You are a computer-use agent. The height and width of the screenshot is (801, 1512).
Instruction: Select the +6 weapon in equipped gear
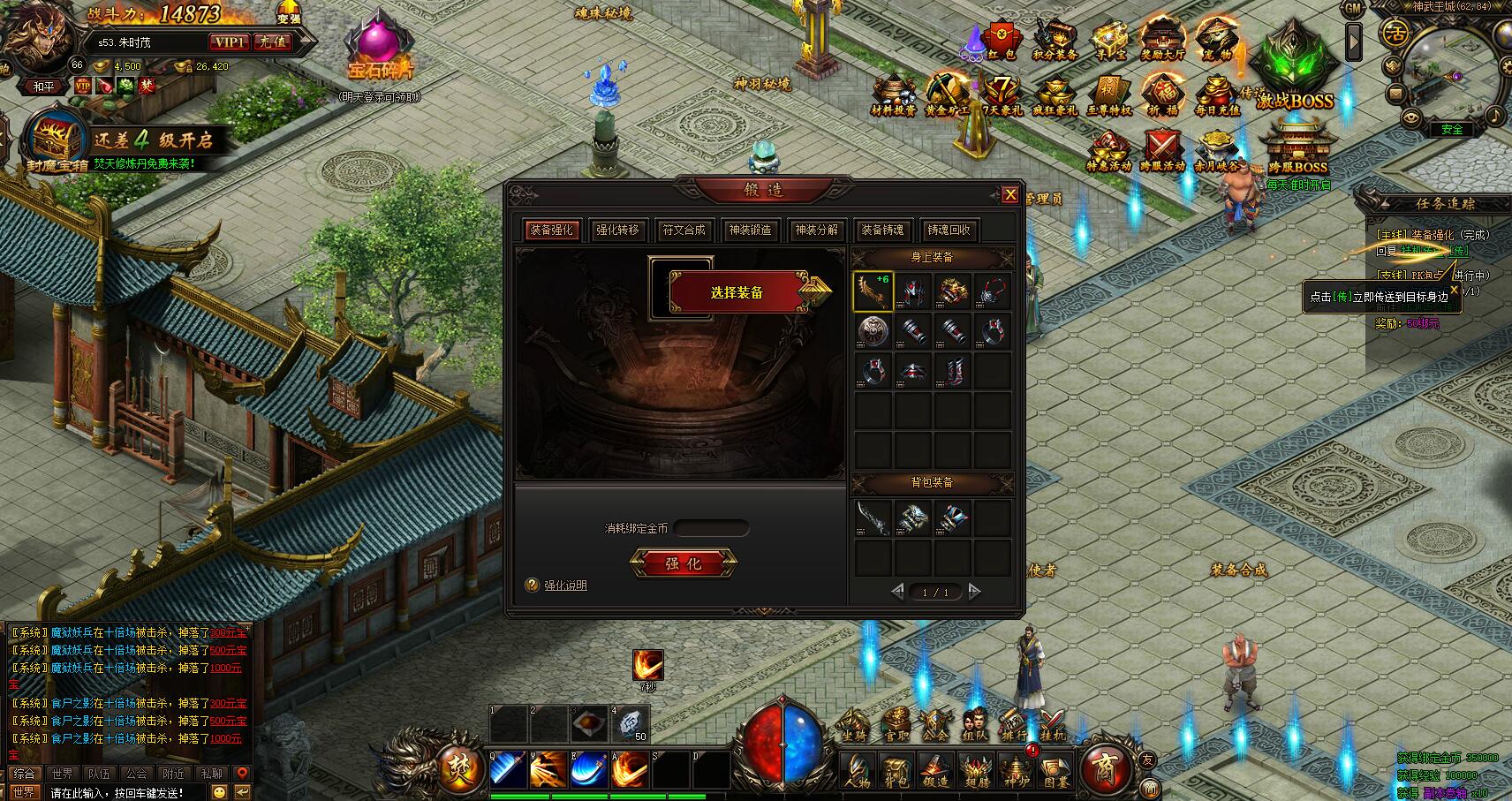pyautogui.click(x=873, y=291)
